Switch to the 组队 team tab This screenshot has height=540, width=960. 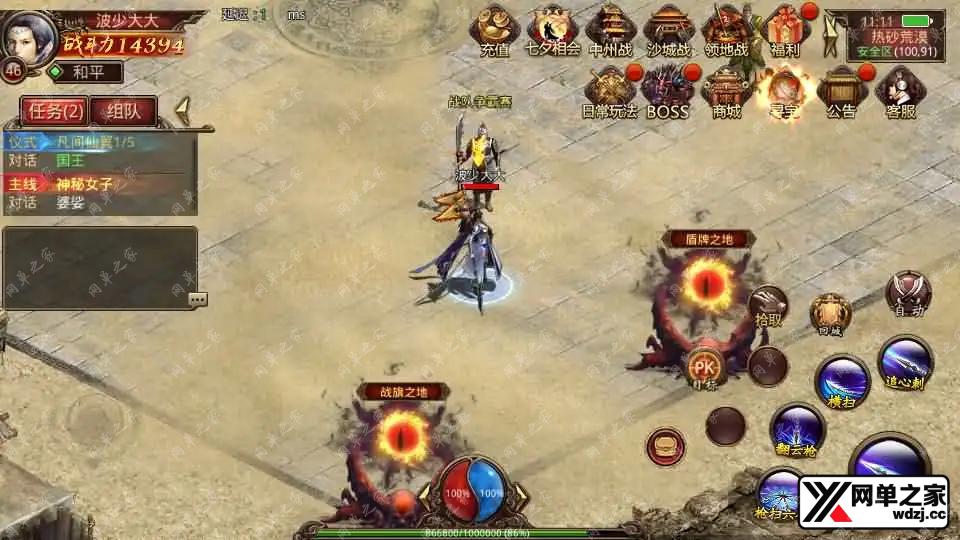coord(123,111)
